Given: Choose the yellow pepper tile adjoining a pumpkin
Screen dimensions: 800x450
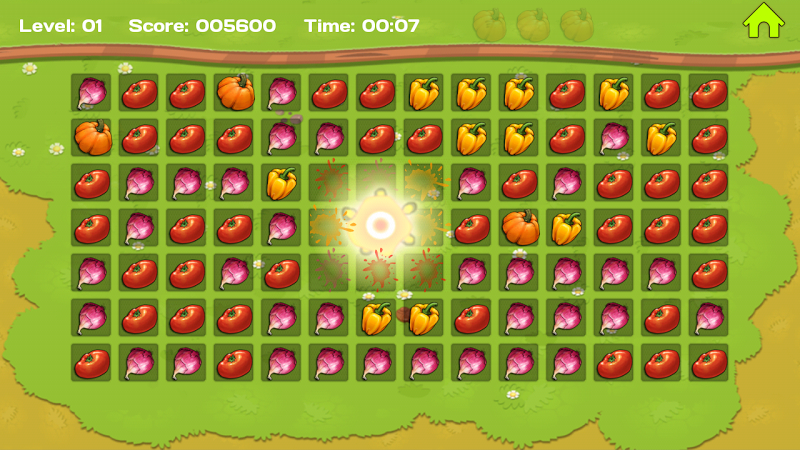Looking at the screenshot, I should pos(567,228).
